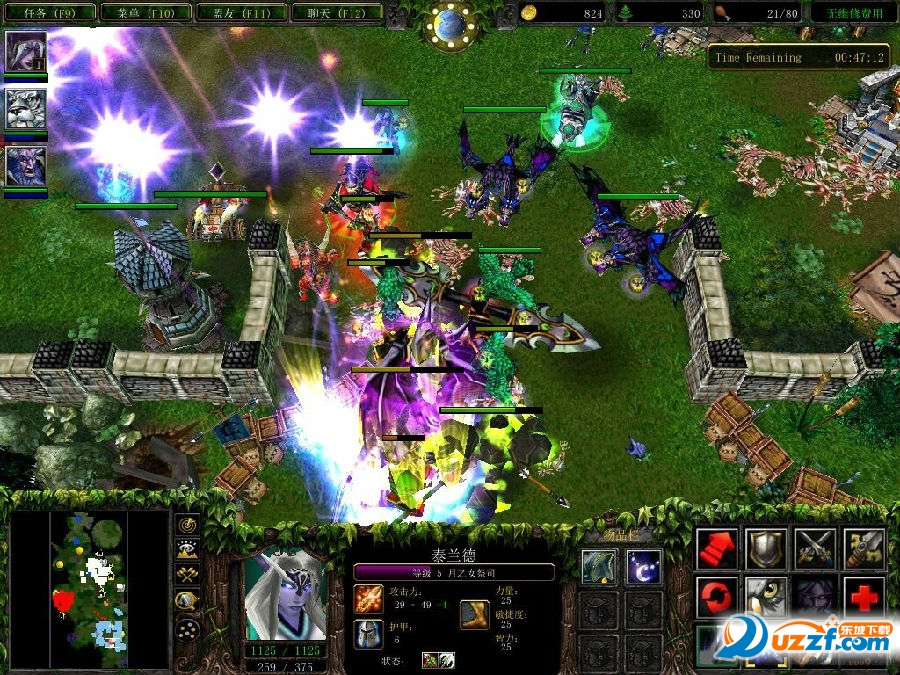Image resolution: width=900 pixels, height=675 pixels.
Task: Toggle the minimap signal ping button
Action: [x=186, y=523]
